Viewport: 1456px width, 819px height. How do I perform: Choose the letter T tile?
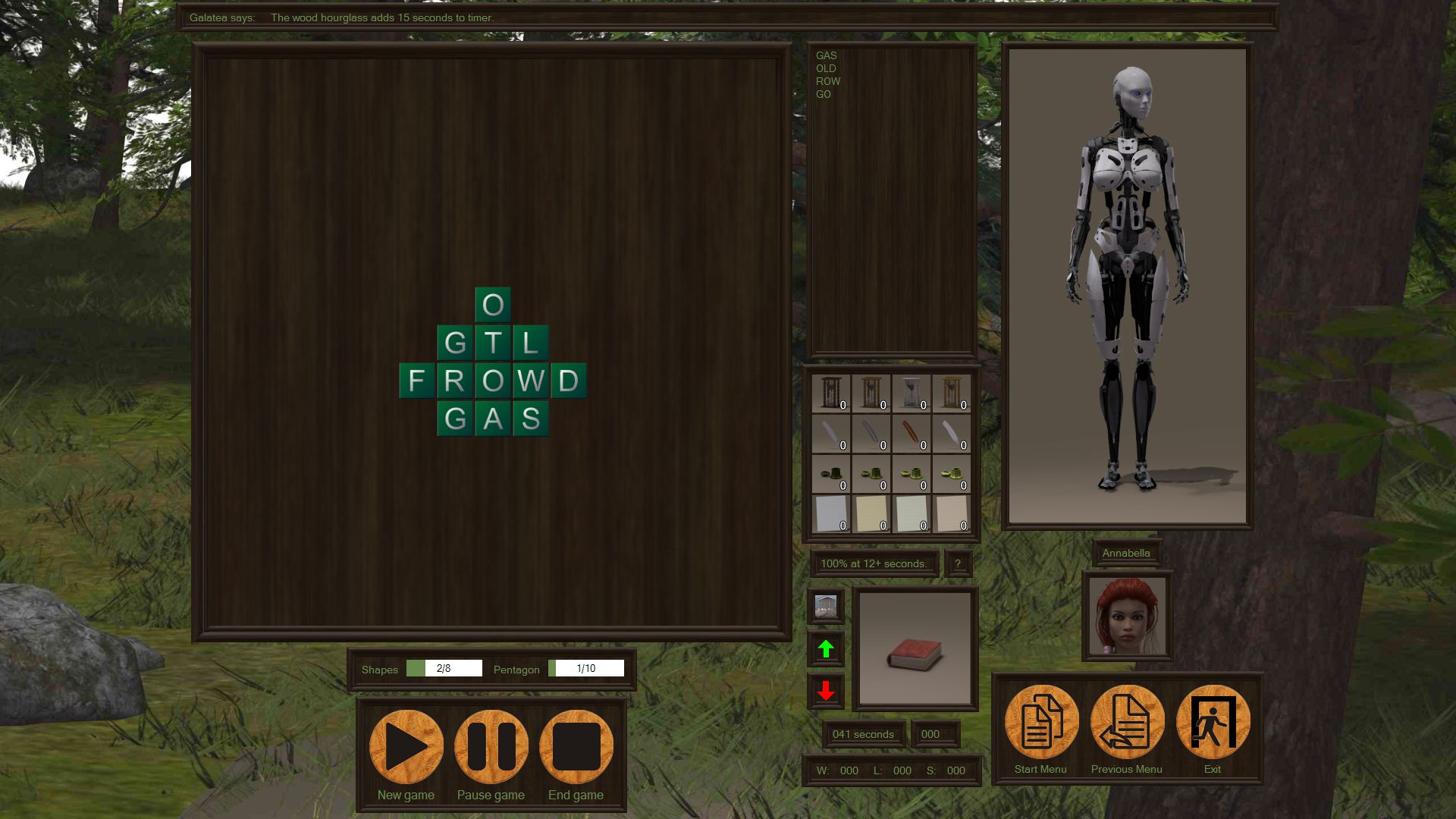click(493, 343)
